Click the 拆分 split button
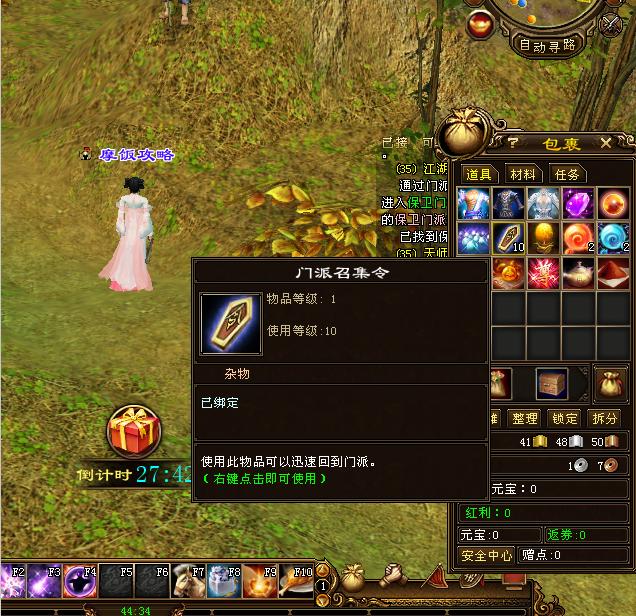Image resolution: width=636 pixels, height=616 pixels. 604,418
